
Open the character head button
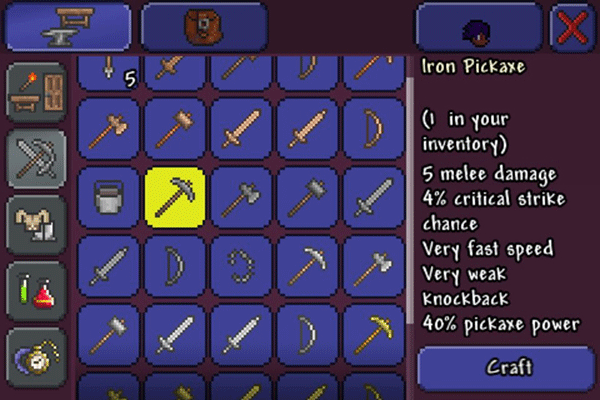click(x=478, y=26)
